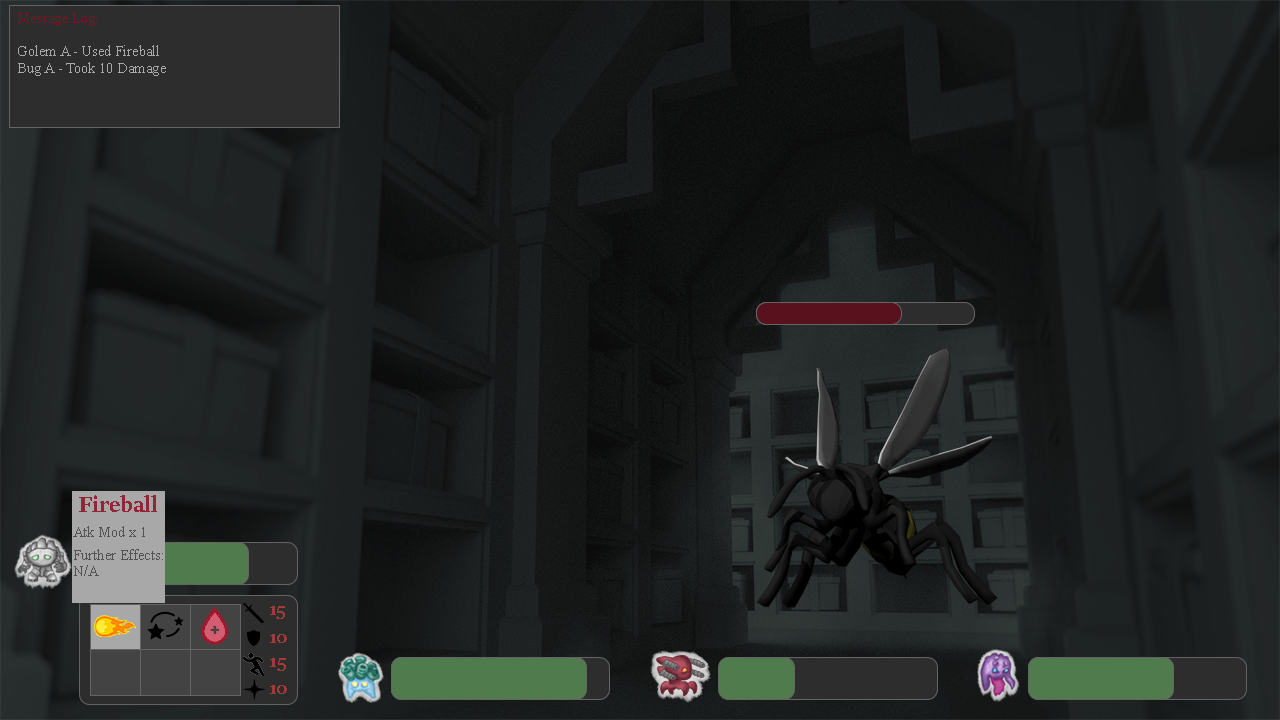Screen dimensions: 1280x720
Task: Select the red crab robot portrait
Action: [x=680, y=675]
